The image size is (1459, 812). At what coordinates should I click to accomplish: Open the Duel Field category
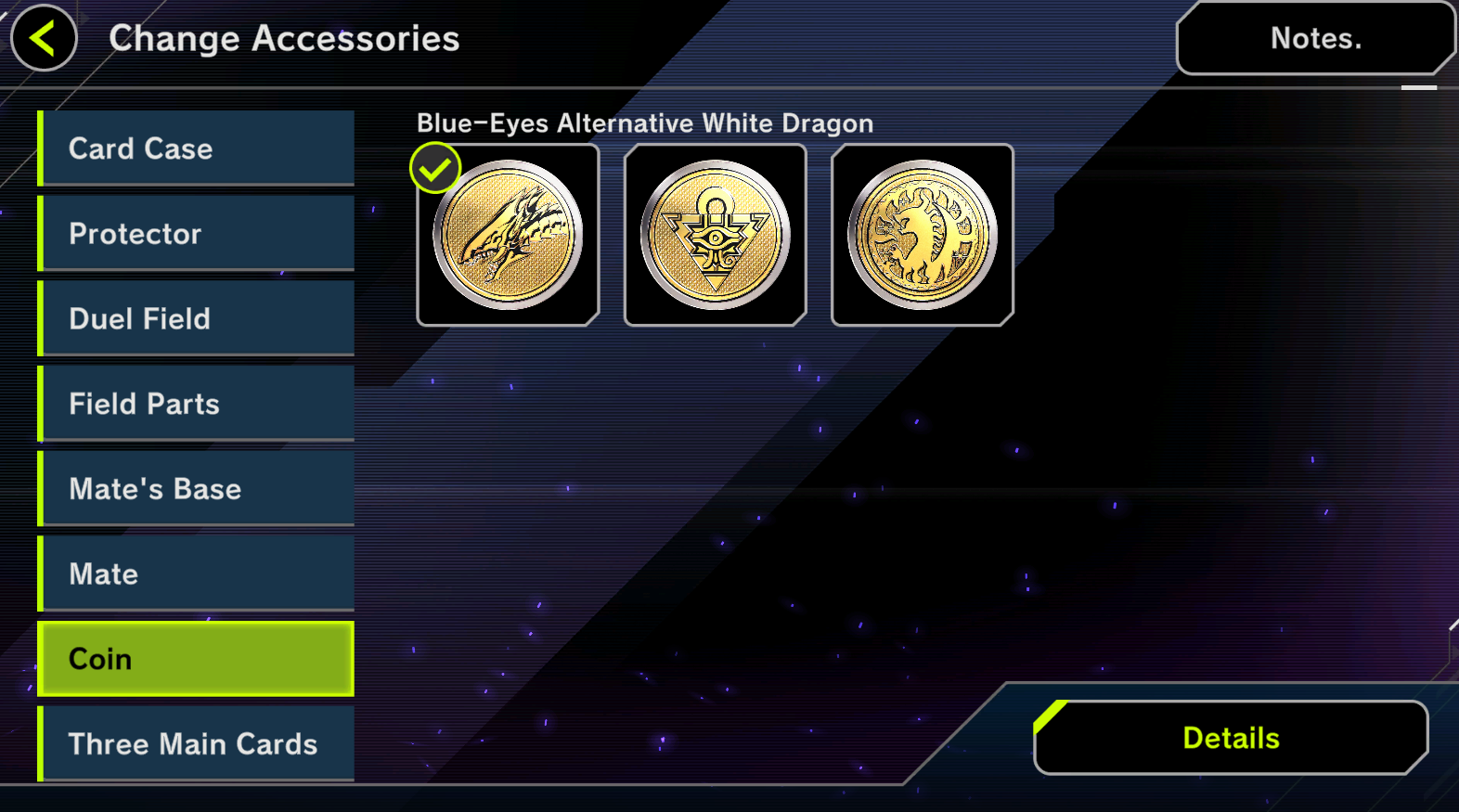coord(197,318)
